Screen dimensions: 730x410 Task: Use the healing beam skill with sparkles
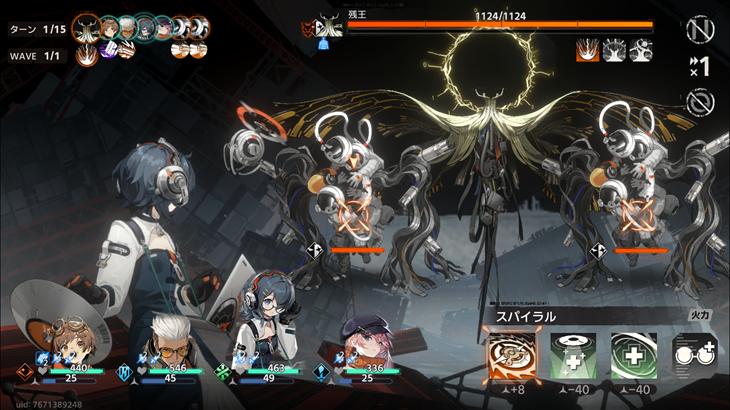[x=572, y=356]
